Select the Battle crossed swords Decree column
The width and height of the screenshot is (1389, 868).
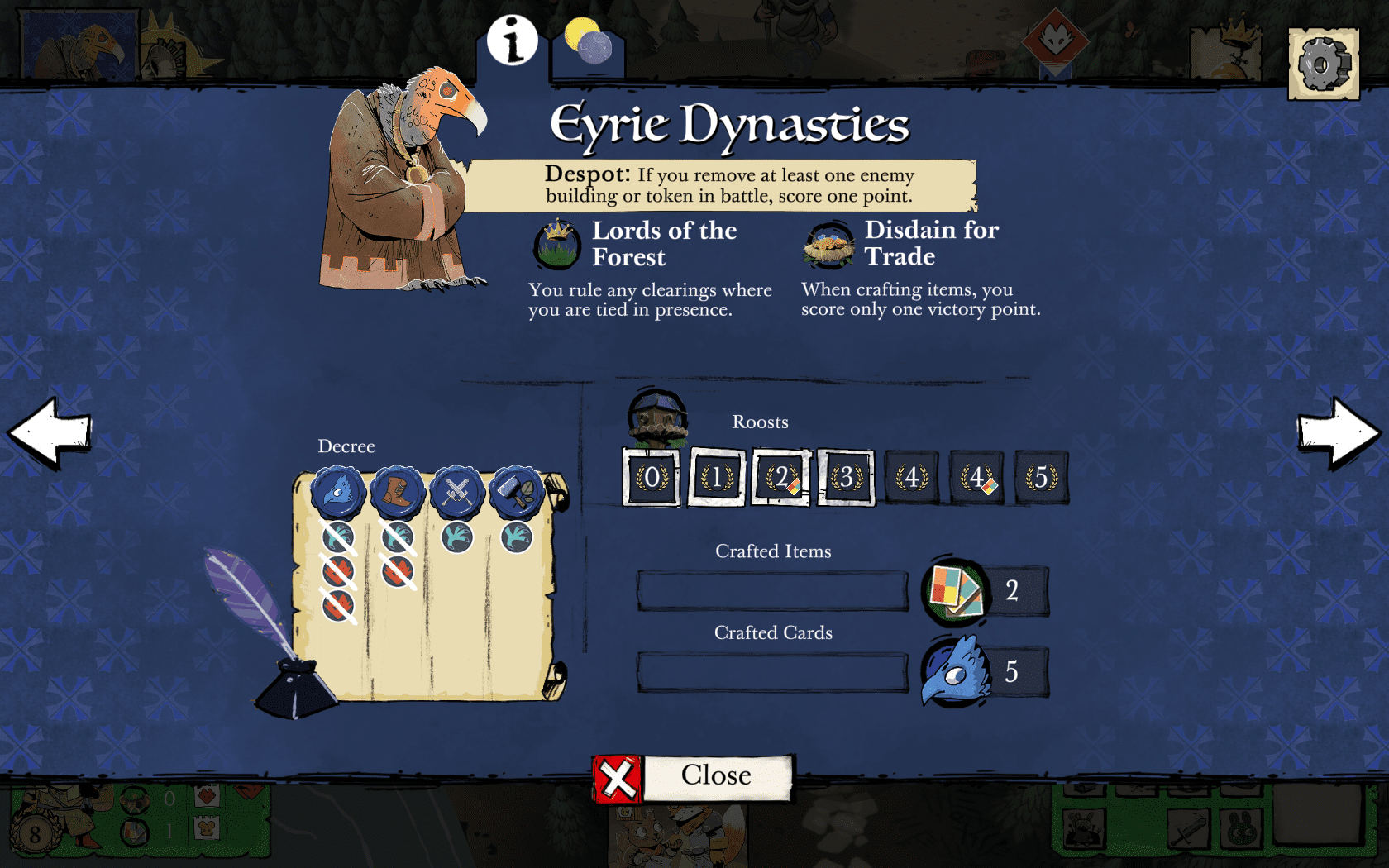click(457, 492)
